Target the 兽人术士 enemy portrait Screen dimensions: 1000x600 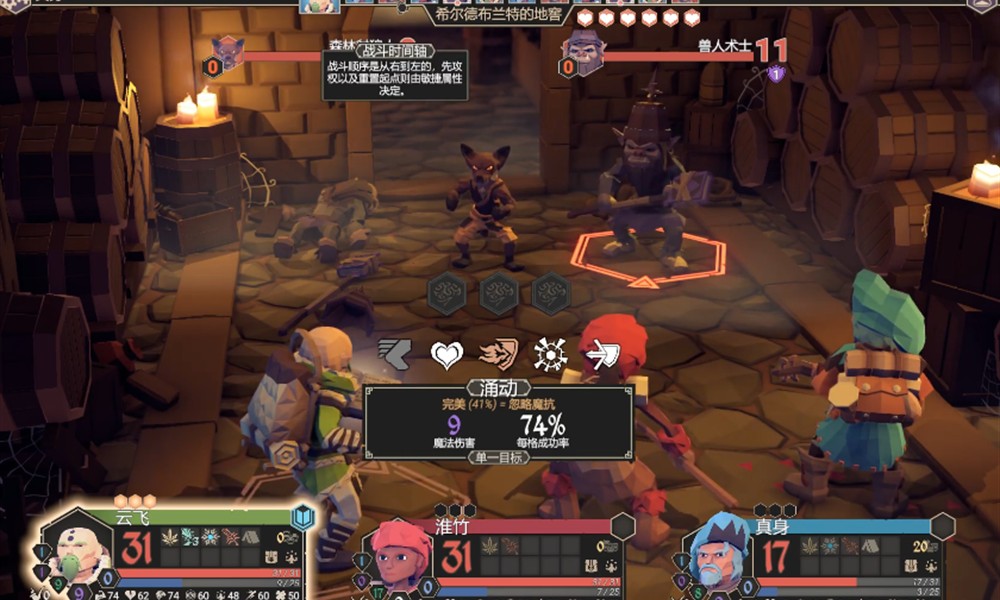pos(584,48)
